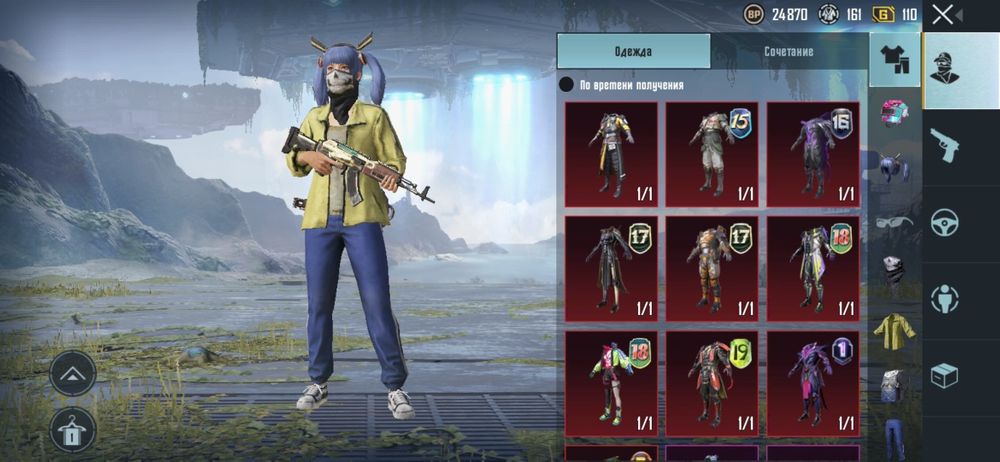Choose the purple outfit with badge 16
1000x462 pixels.
(x=813, y=154)
